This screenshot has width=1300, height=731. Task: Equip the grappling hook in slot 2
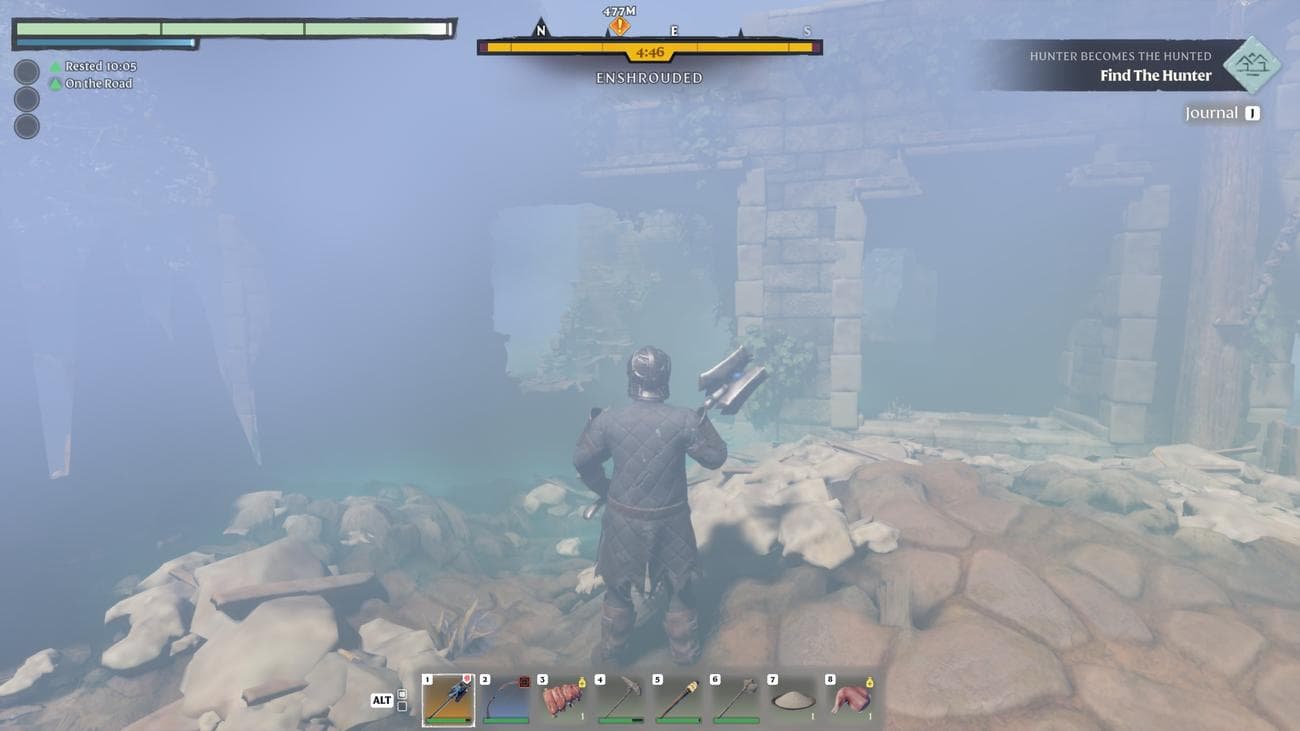[504, 700]
